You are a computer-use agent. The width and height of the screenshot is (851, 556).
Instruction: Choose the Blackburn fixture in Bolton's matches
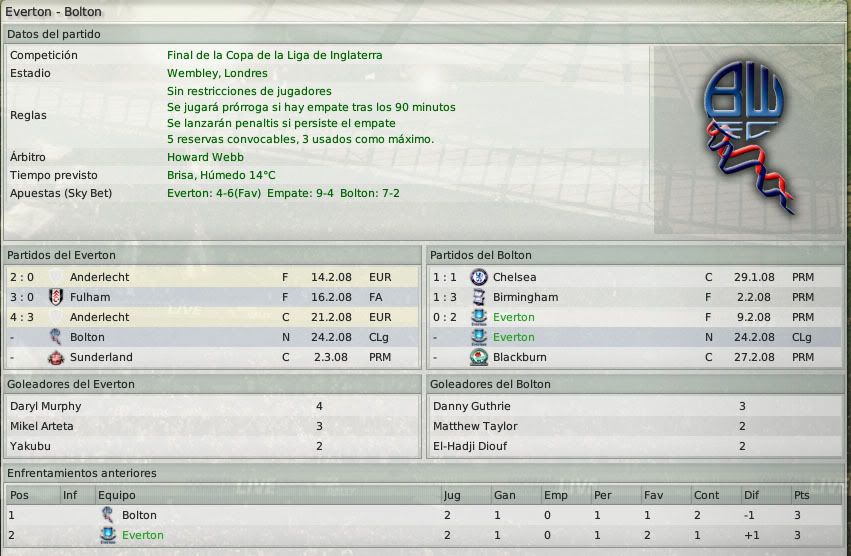(523, 357)
